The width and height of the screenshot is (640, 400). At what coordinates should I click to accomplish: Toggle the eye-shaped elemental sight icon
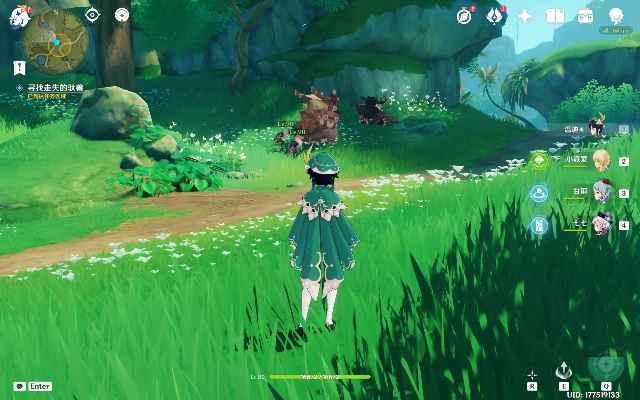pos(92,15)
